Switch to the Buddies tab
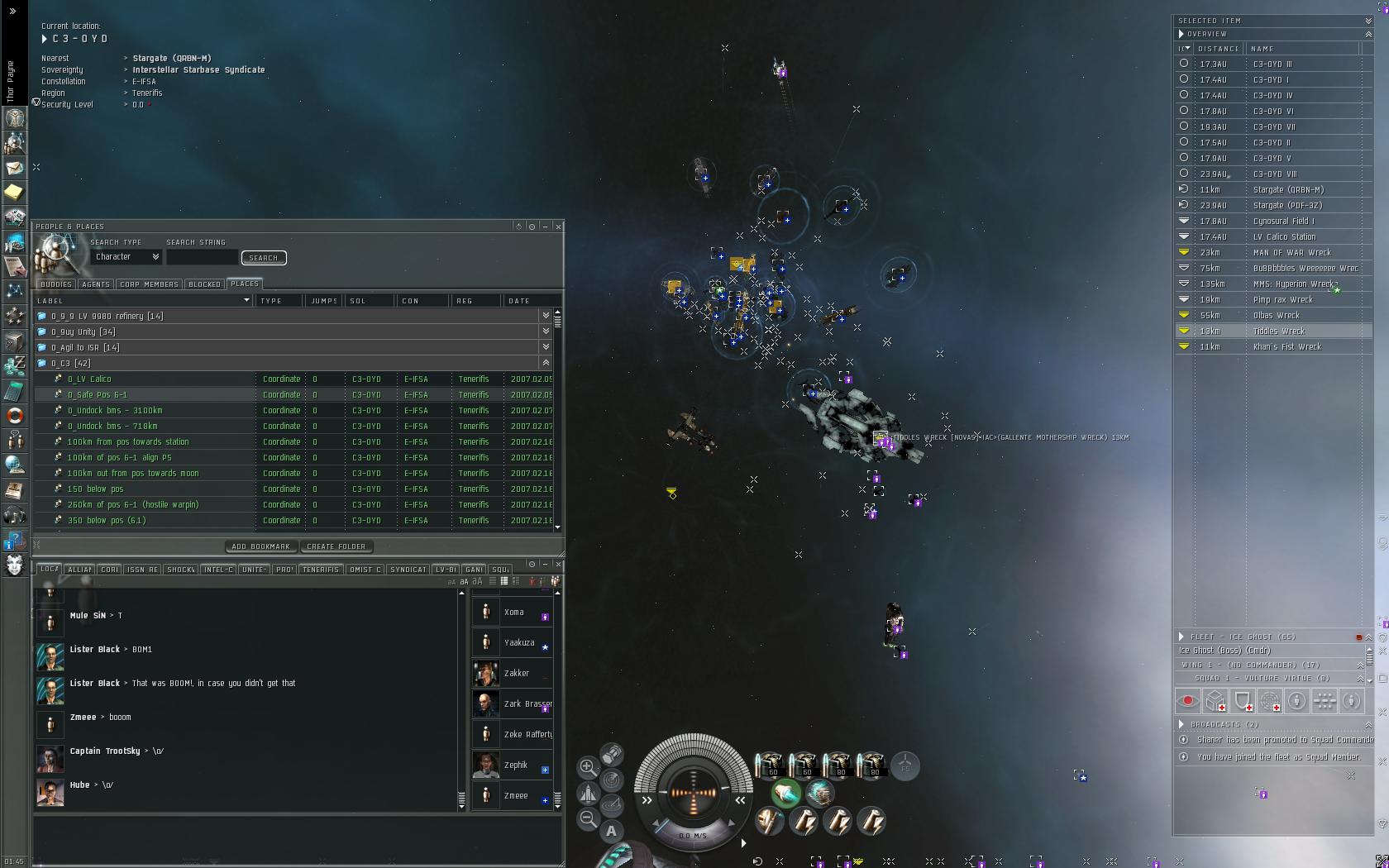 coord(56,284)
